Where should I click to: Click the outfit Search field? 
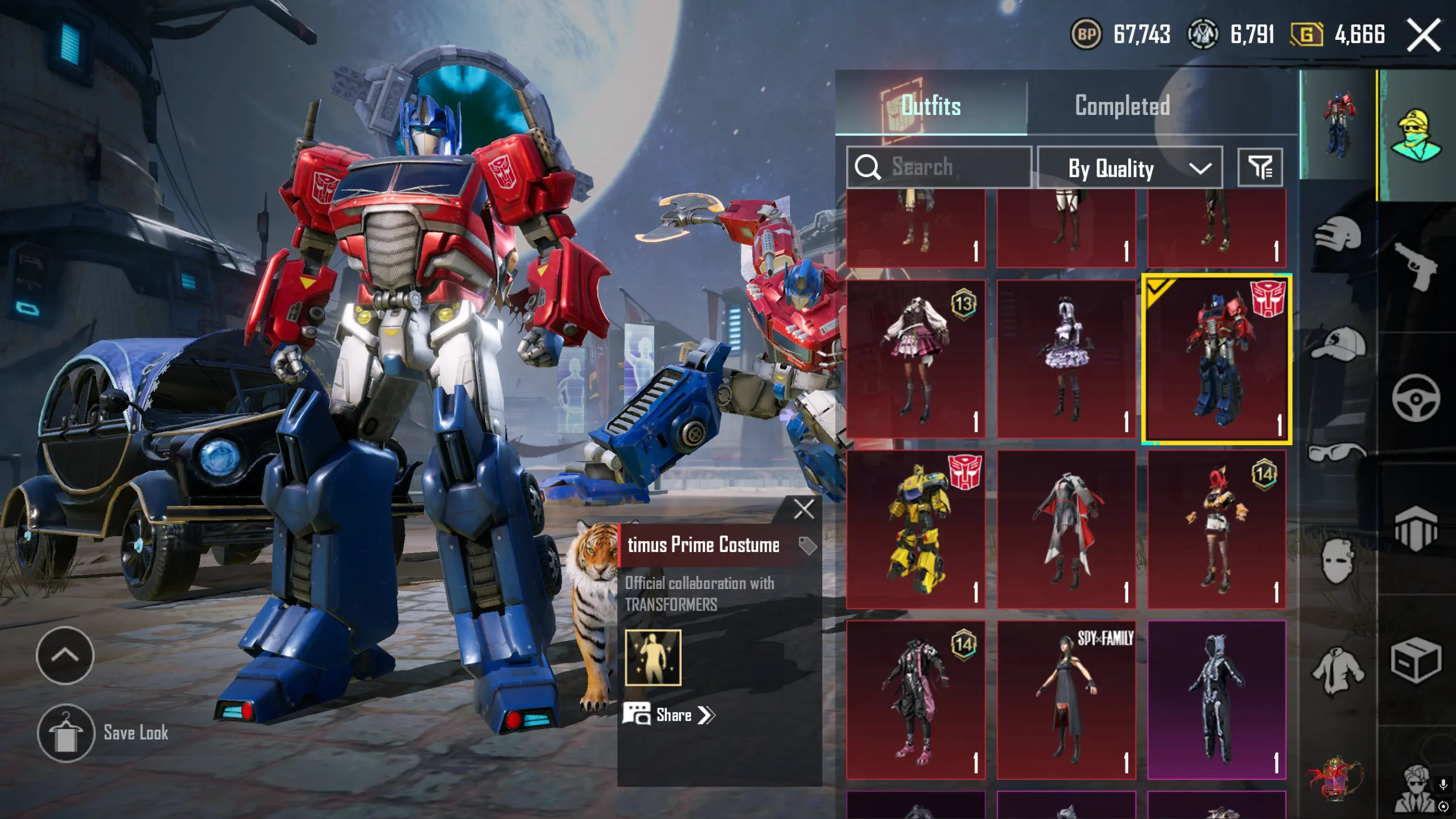(x=939, y=167)
